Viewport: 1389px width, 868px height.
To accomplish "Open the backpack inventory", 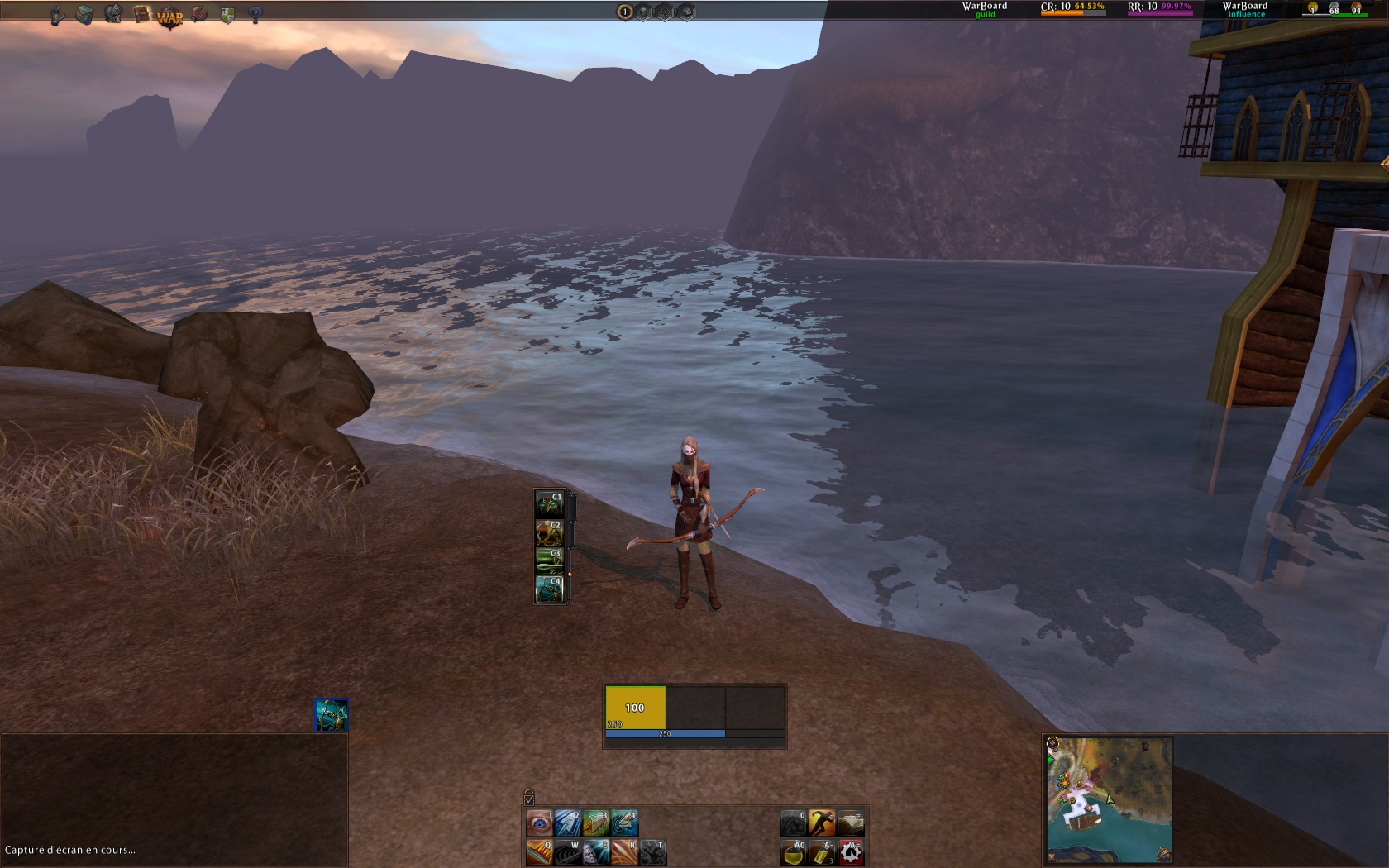I will tap(84, 15).
